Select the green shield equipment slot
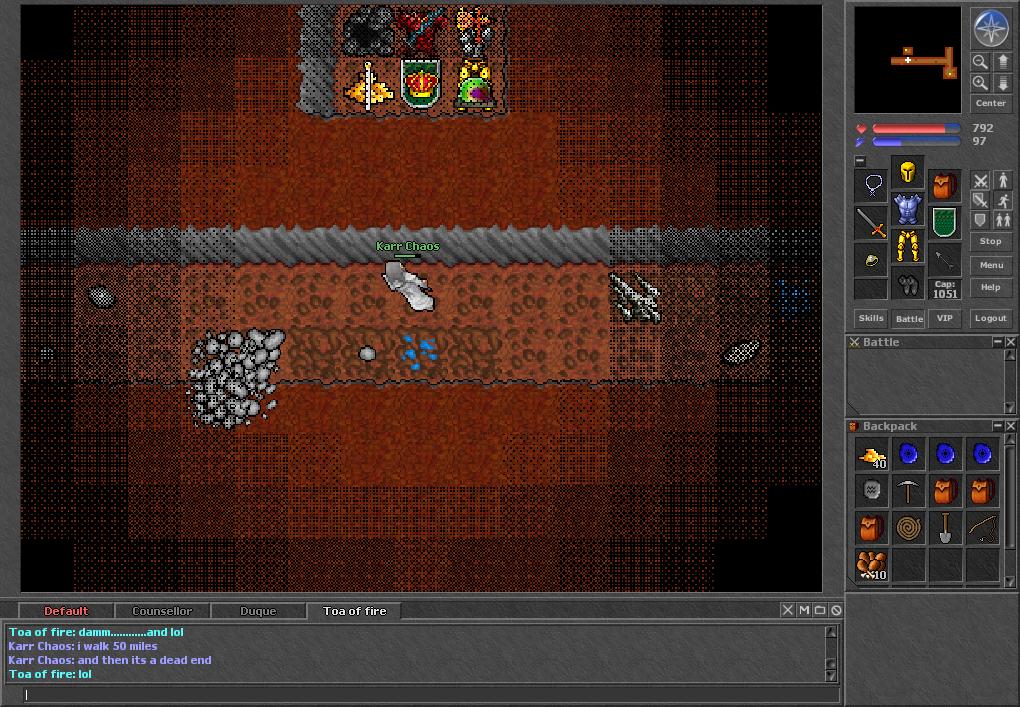 (x=944, y=222)
